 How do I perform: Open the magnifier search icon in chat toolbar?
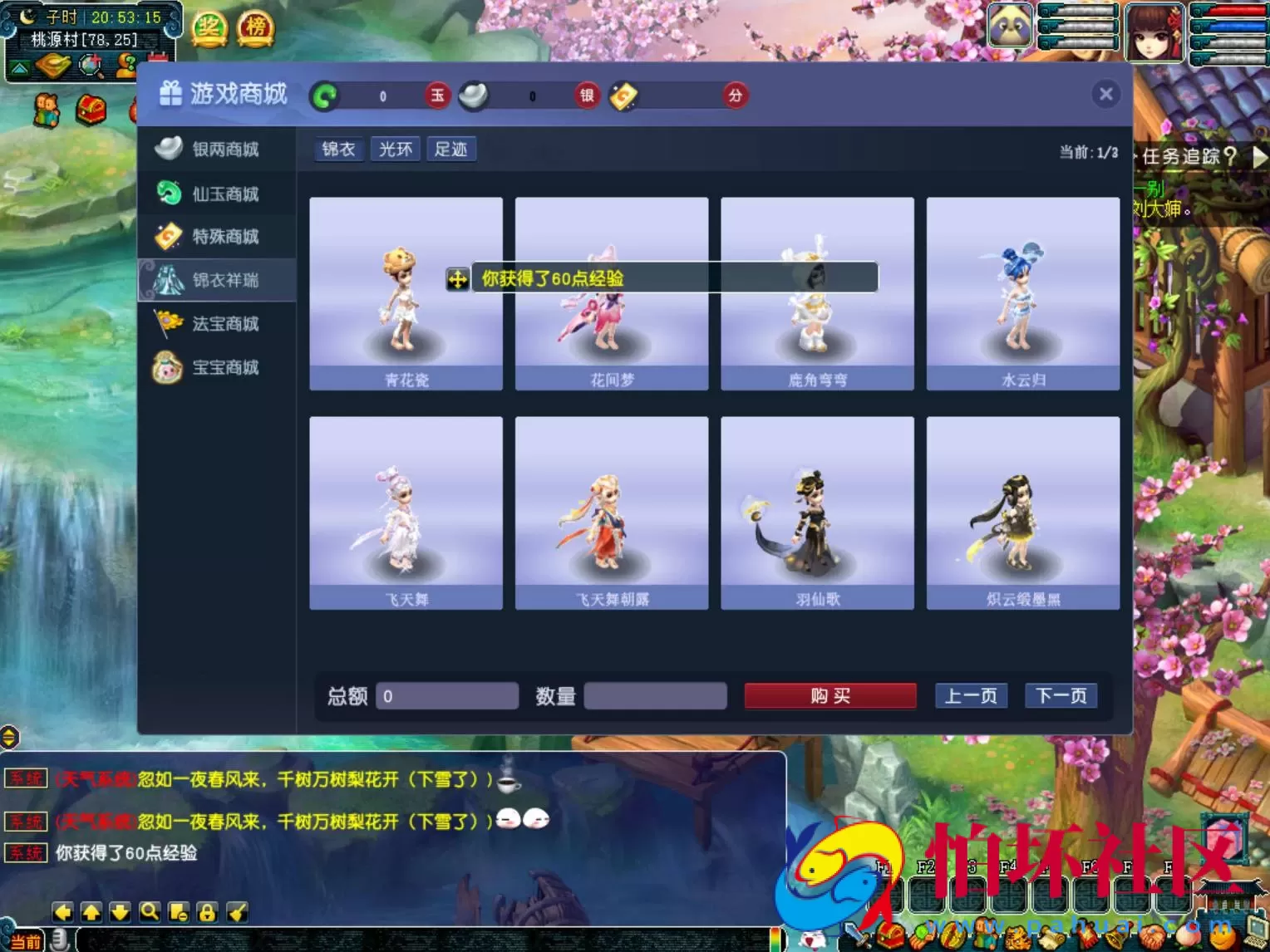(150, 910)
